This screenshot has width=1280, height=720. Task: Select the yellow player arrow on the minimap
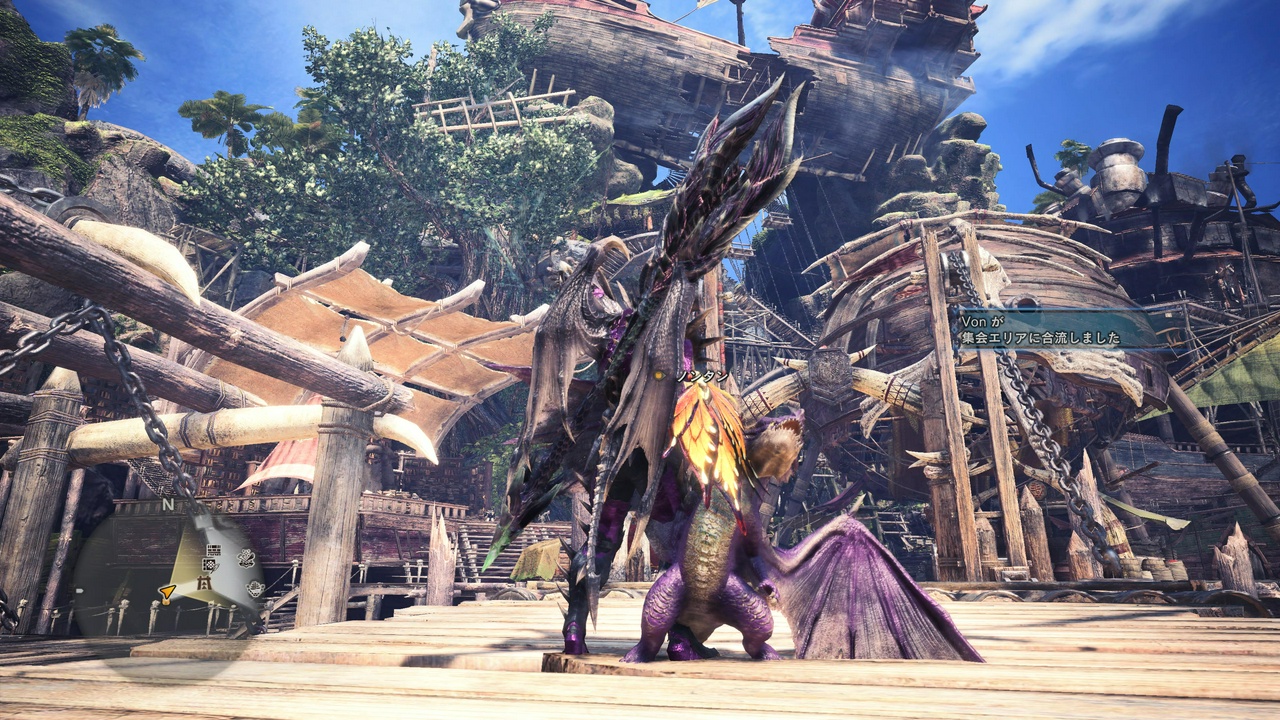[x=167, y=591]
